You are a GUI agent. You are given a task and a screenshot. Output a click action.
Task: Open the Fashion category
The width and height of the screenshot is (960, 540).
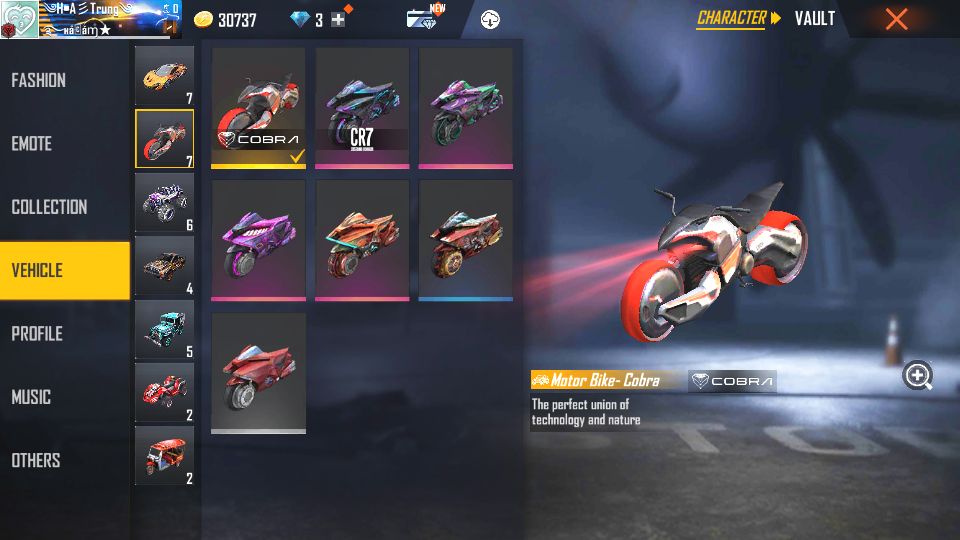pyautogui.click(x=40, y=80)
